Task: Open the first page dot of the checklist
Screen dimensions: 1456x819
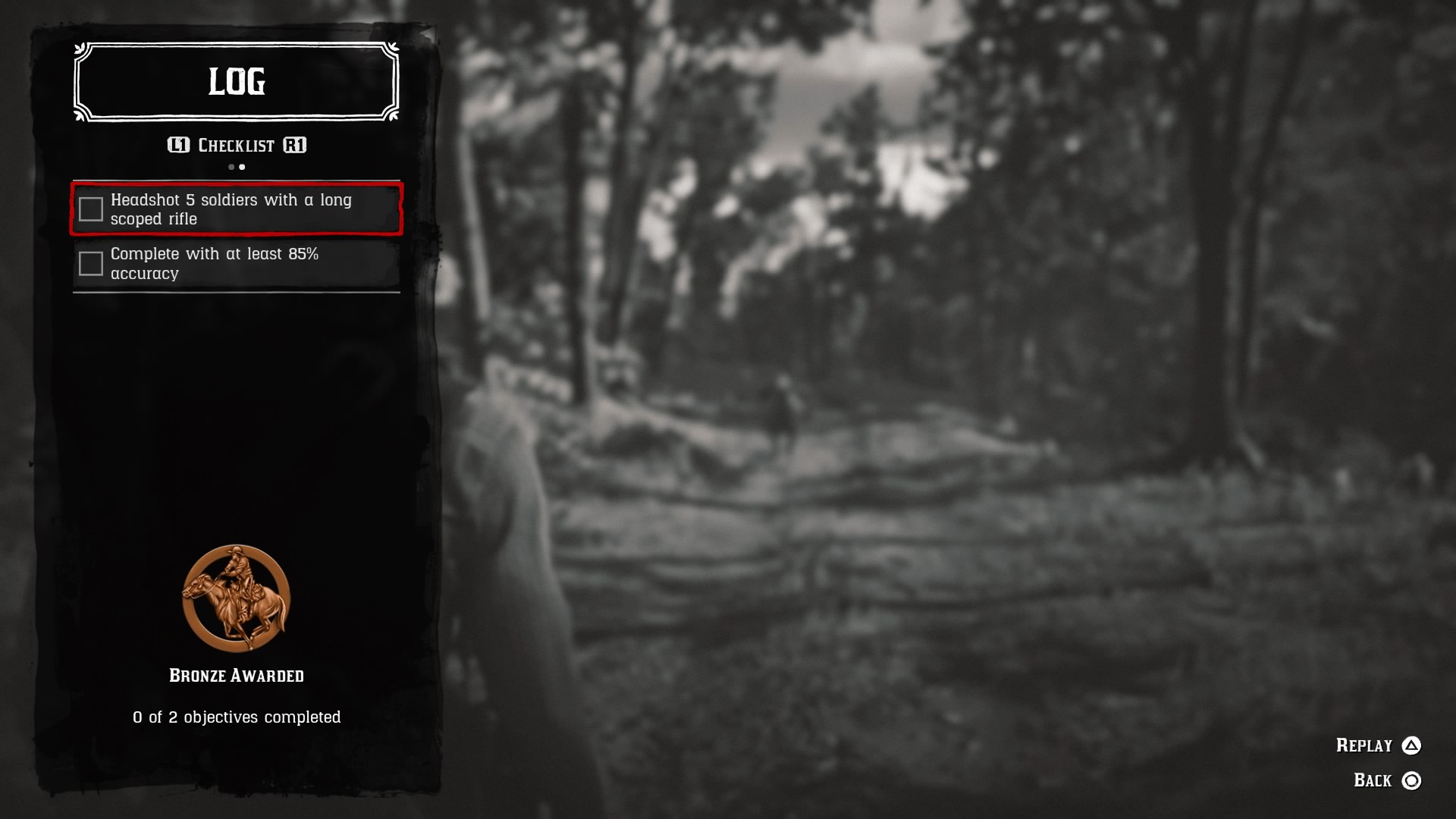Action: point(231,166)
